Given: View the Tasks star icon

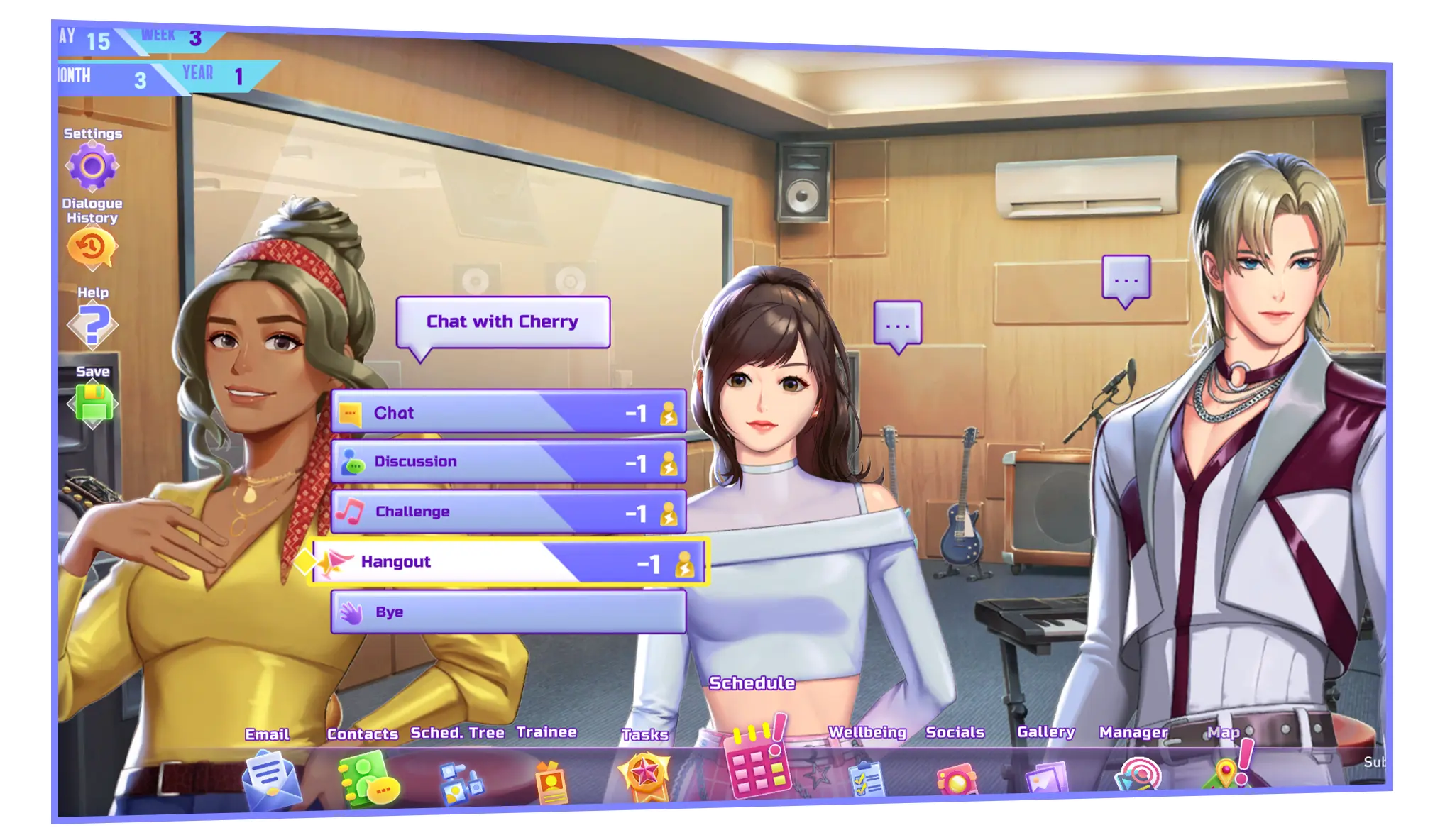Looking at the screenshot, I should click(645, 775).
